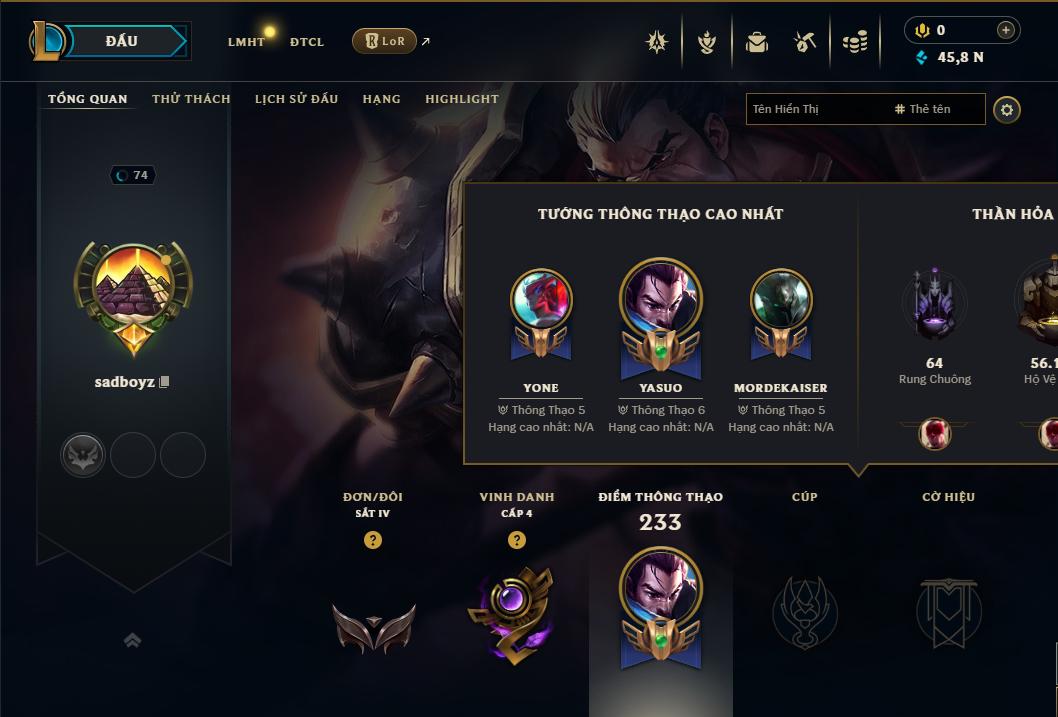Open the LMHT home section

[246, 42]
